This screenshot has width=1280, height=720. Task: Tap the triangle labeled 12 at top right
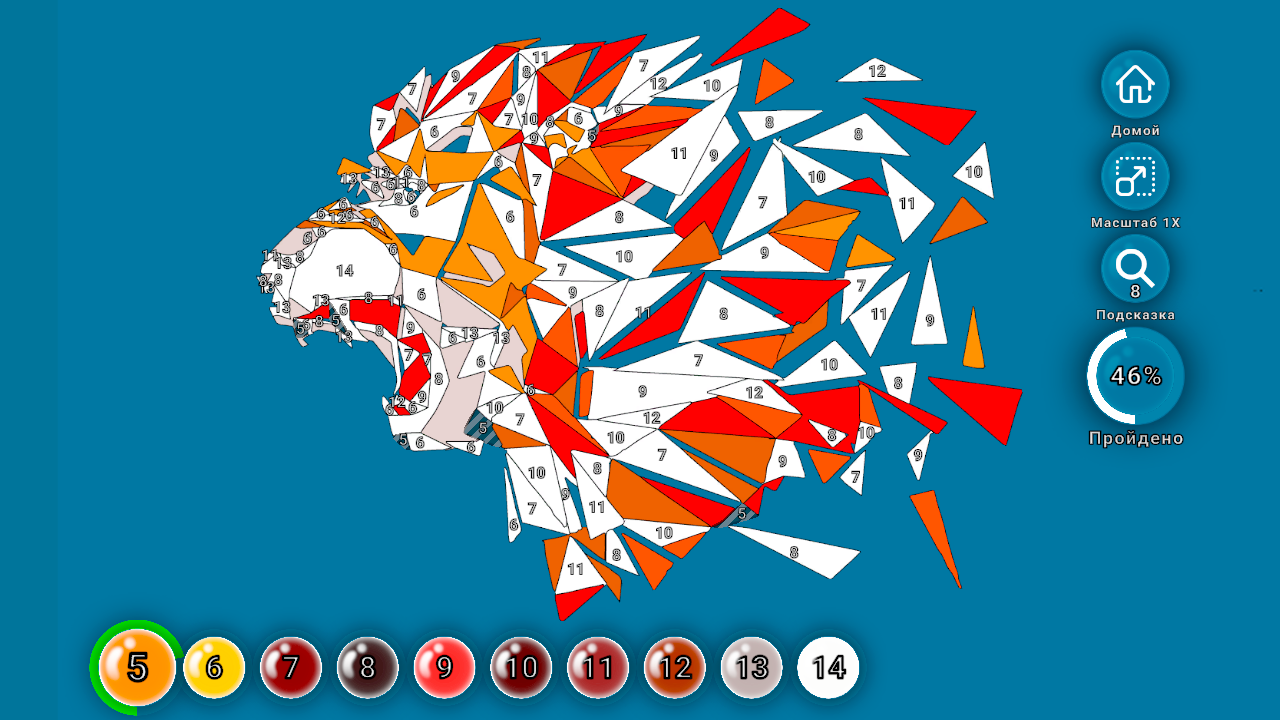pos(878,71)
